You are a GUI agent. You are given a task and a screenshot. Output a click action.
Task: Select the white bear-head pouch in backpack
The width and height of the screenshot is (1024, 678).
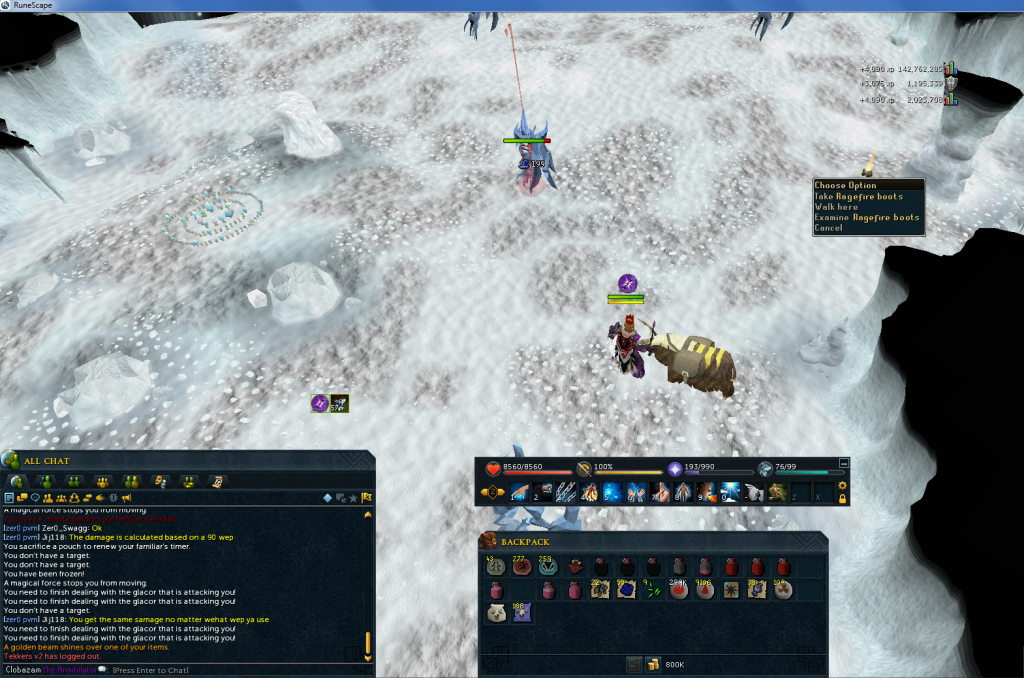[496, 614]
